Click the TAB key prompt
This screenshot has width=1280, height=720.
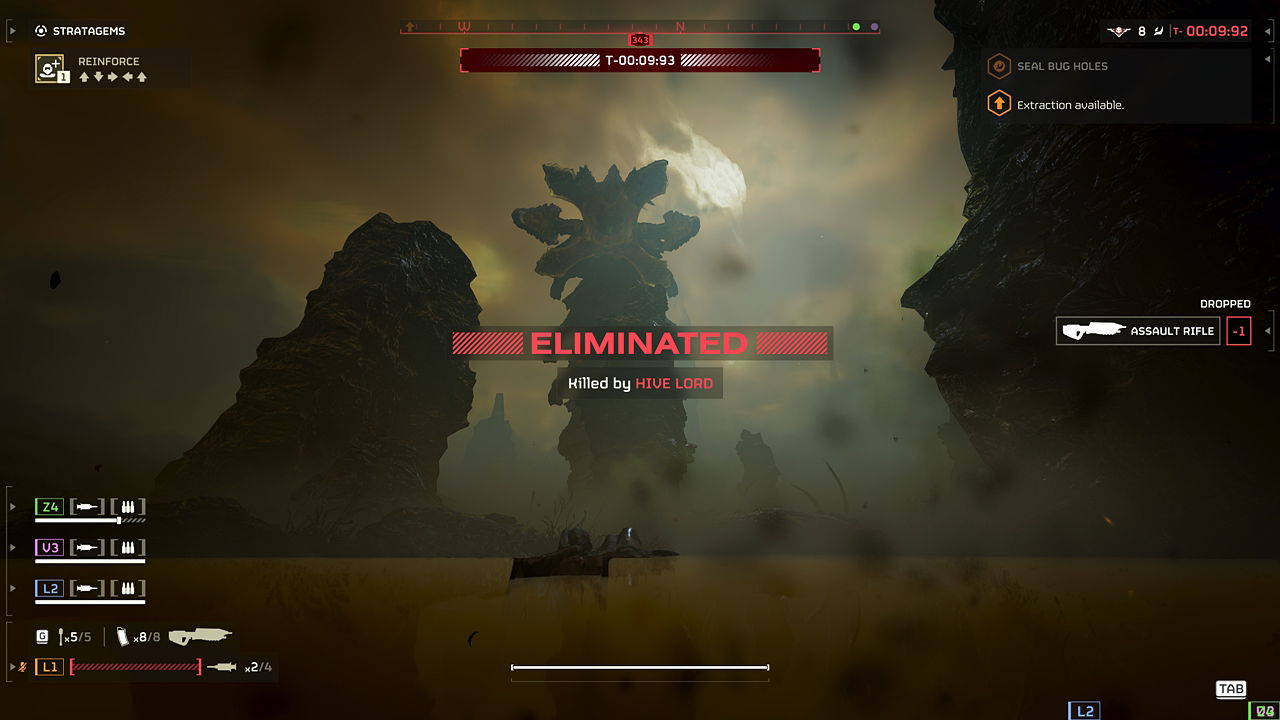coord(1231,689)
